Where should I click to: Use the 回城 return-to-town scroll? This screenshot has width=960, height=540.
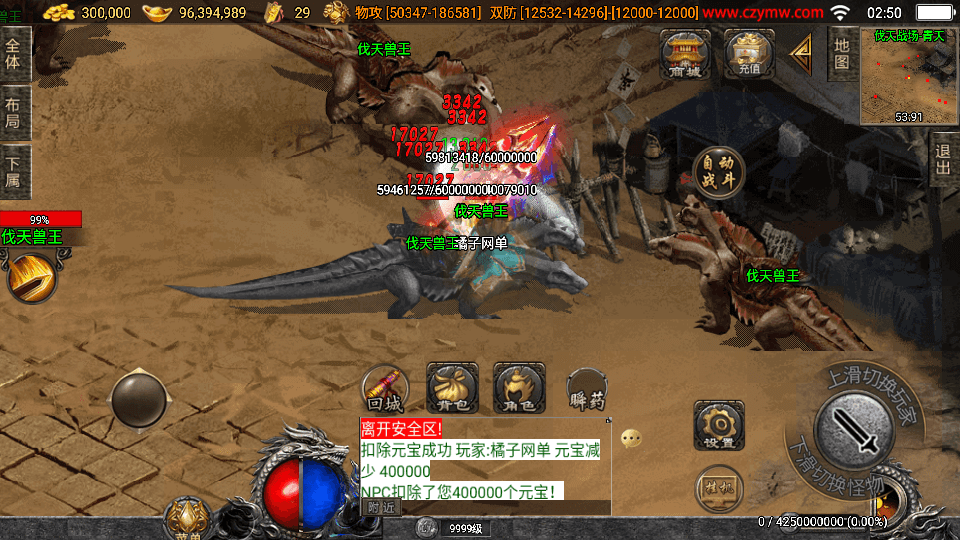(x=385, y=389)
